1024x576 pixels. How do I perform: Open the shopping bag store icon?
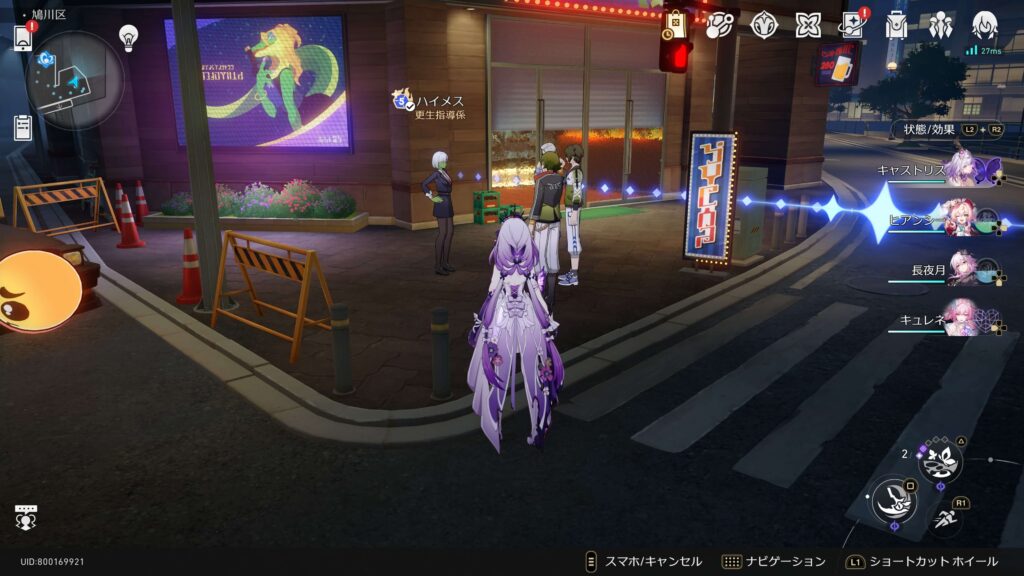[676, 24]
